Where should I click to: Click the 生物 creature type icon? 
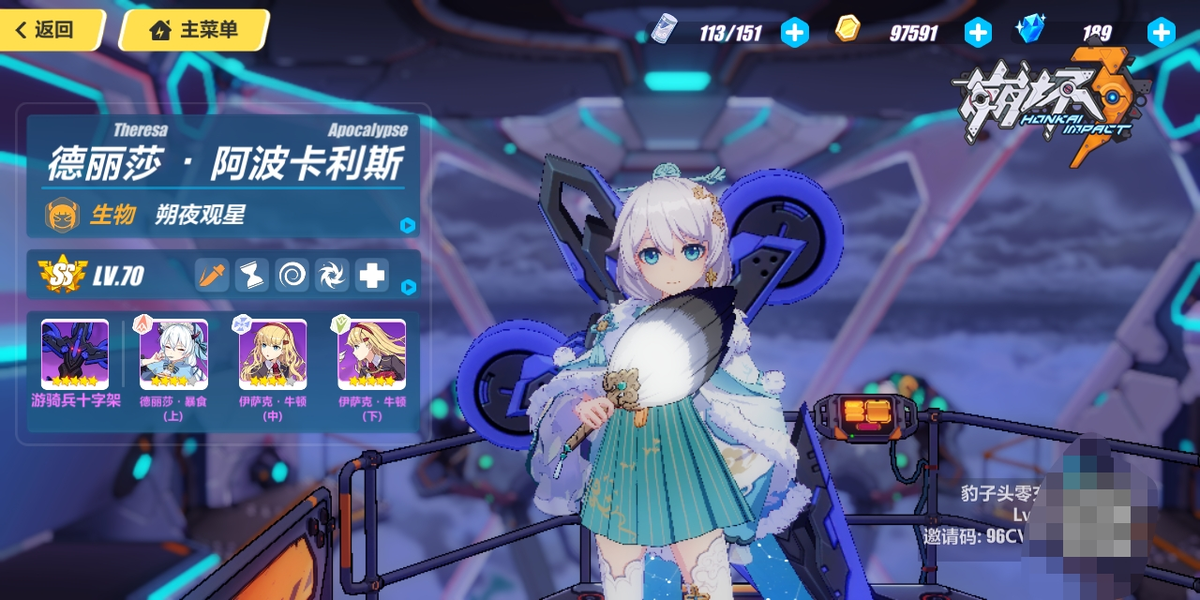62,214
